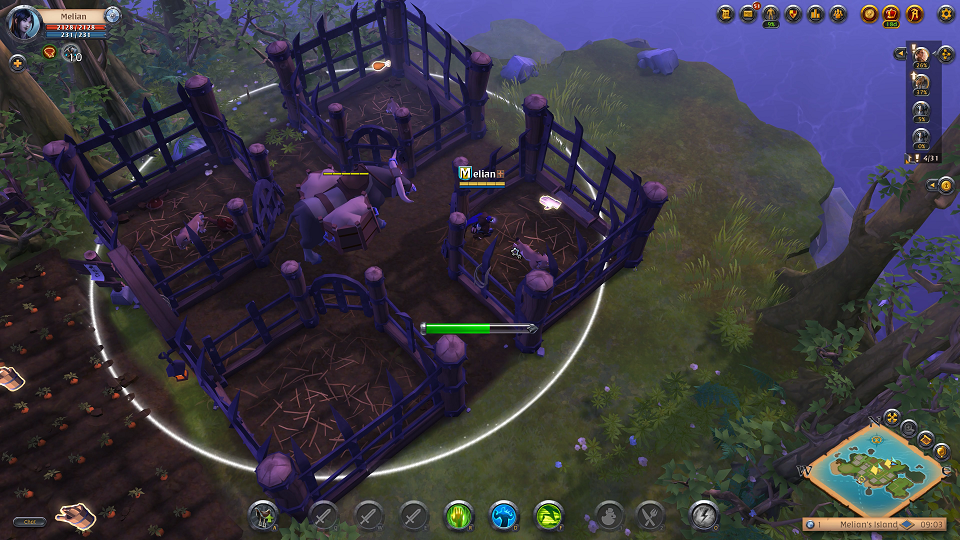
Task: Open the character figure menu icon
Action: click(x=771, y=14)
